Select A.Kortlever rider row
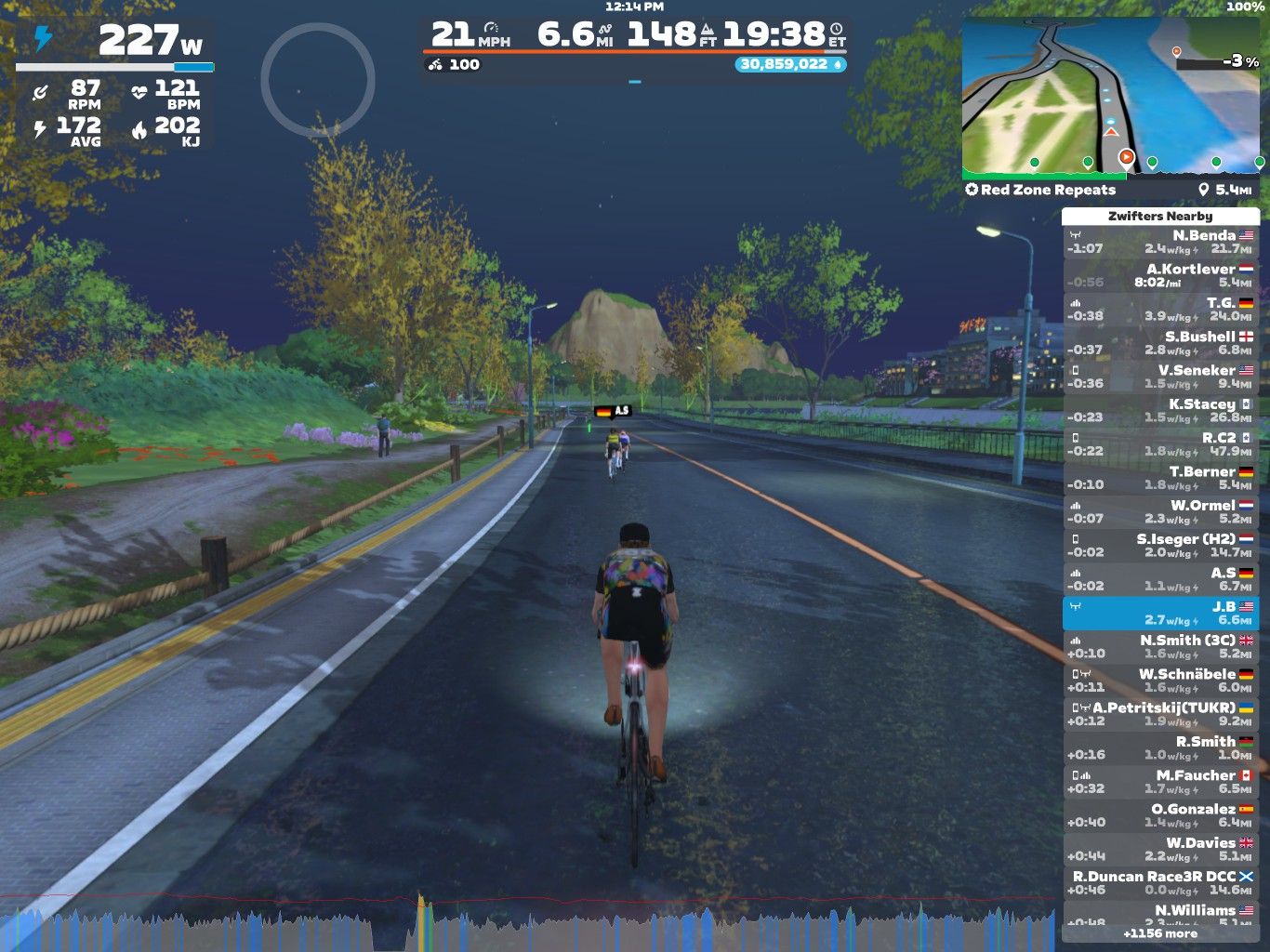This screenshot has height=952, width=1270. coord(1160,275)
